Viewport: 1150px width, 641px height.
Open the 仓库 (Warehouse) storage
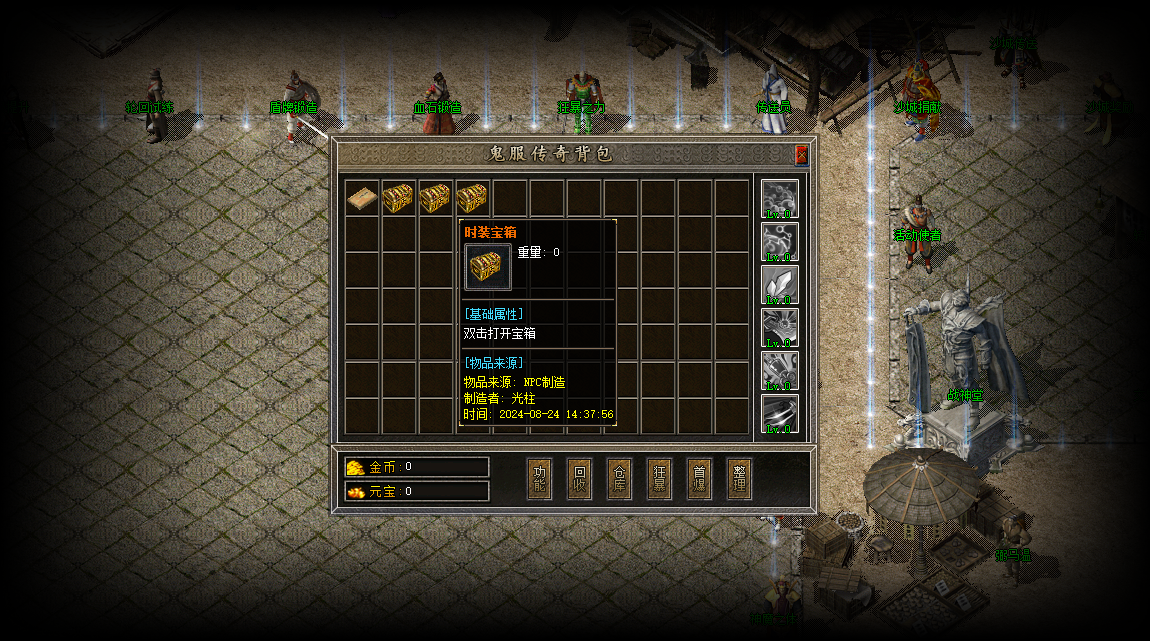pos(620,479)
